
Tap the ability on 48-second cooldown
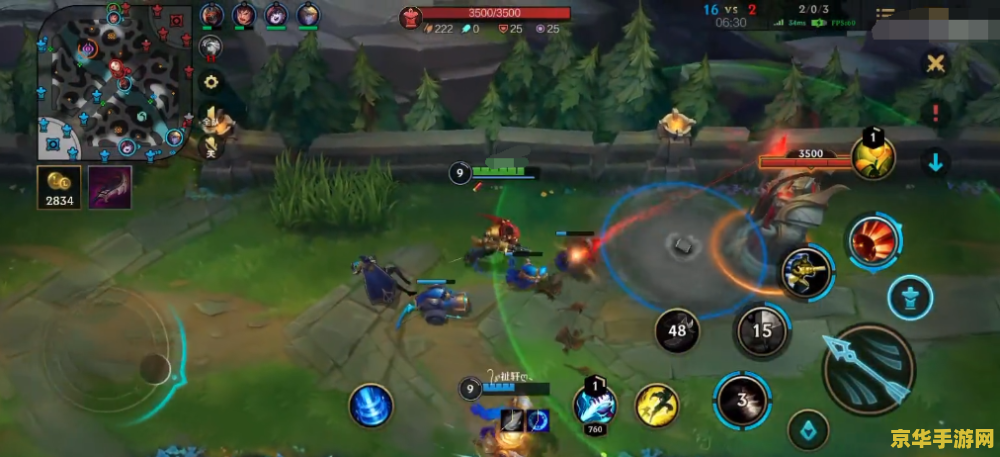click(x=678, y=330)
